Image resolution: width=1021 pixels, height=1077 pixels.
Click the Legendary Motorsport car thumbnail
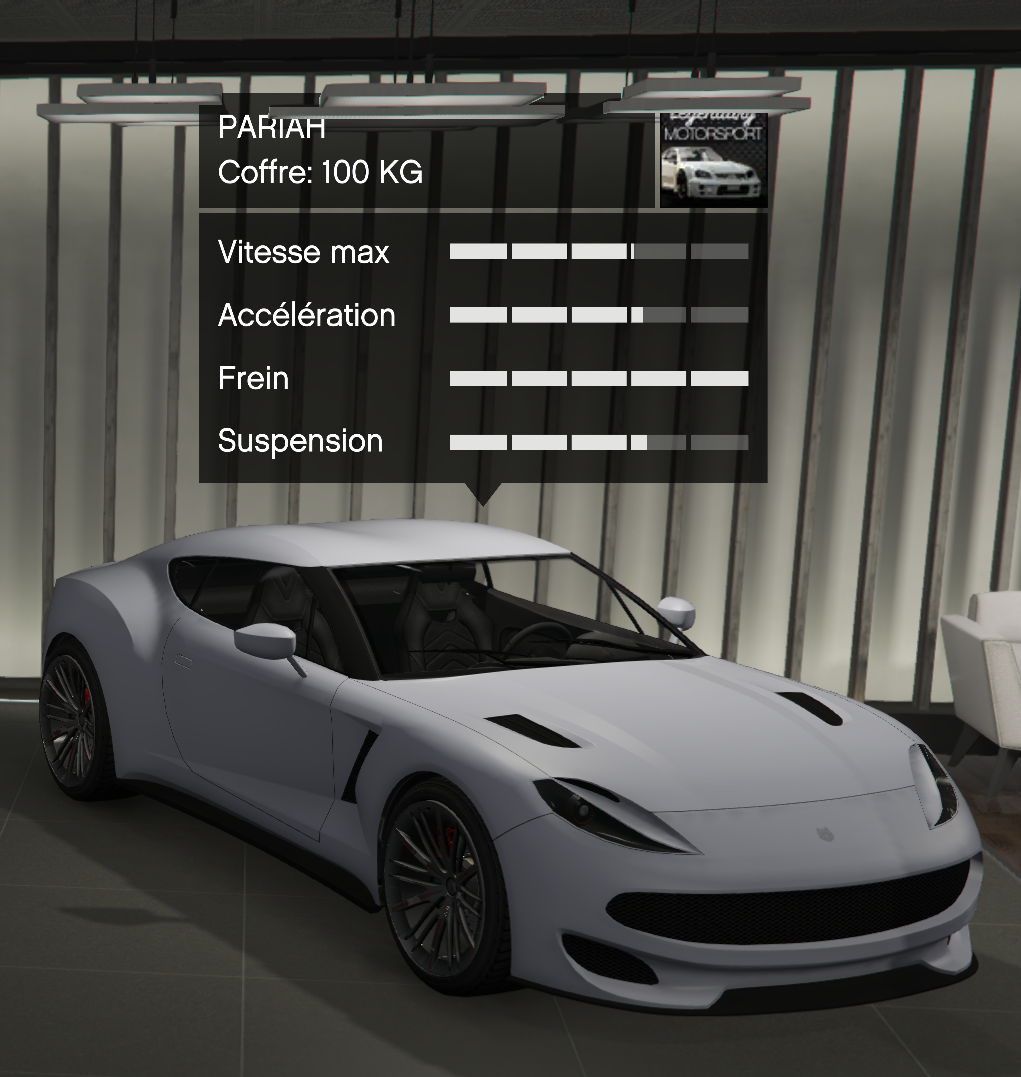pyautogui.click(x=713, y=160)
